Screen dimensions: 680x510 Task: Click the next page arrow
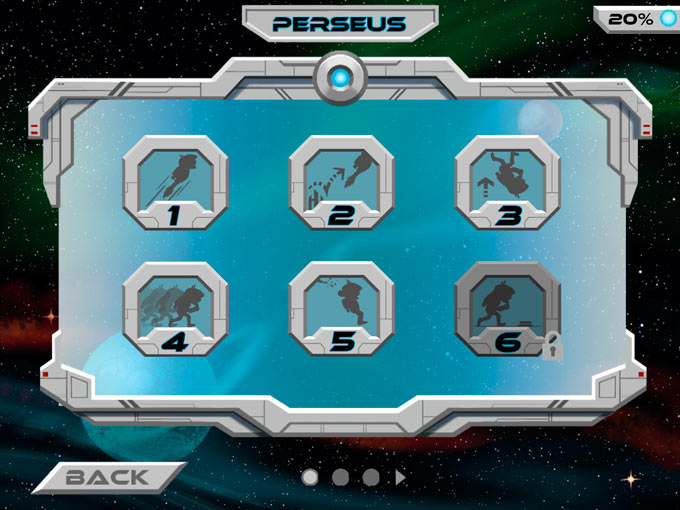pos(401,478)
